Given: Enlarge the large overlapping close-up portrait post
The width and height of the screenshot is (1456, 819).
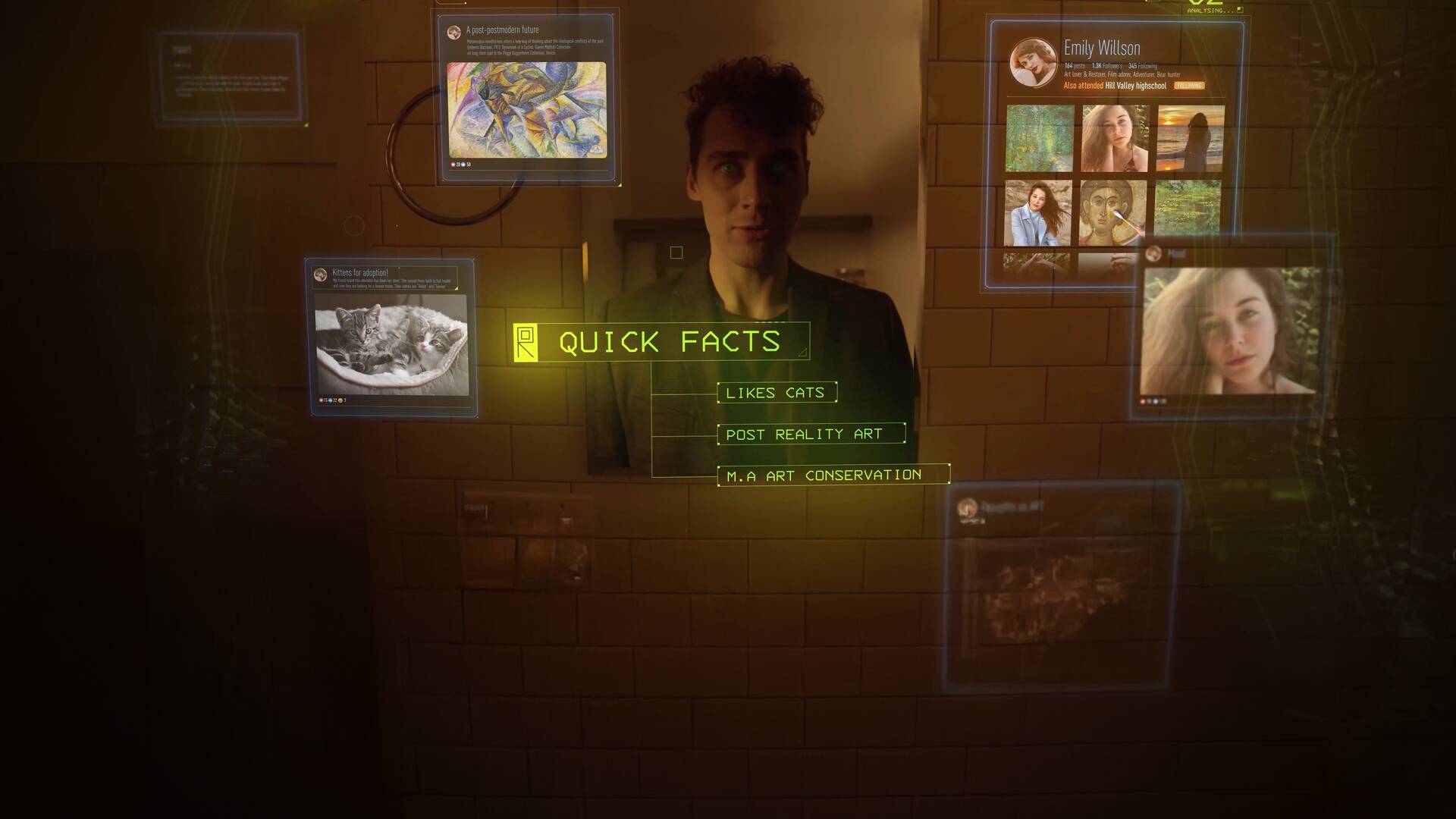Looking at the screenshot, I should point(1230,330).
